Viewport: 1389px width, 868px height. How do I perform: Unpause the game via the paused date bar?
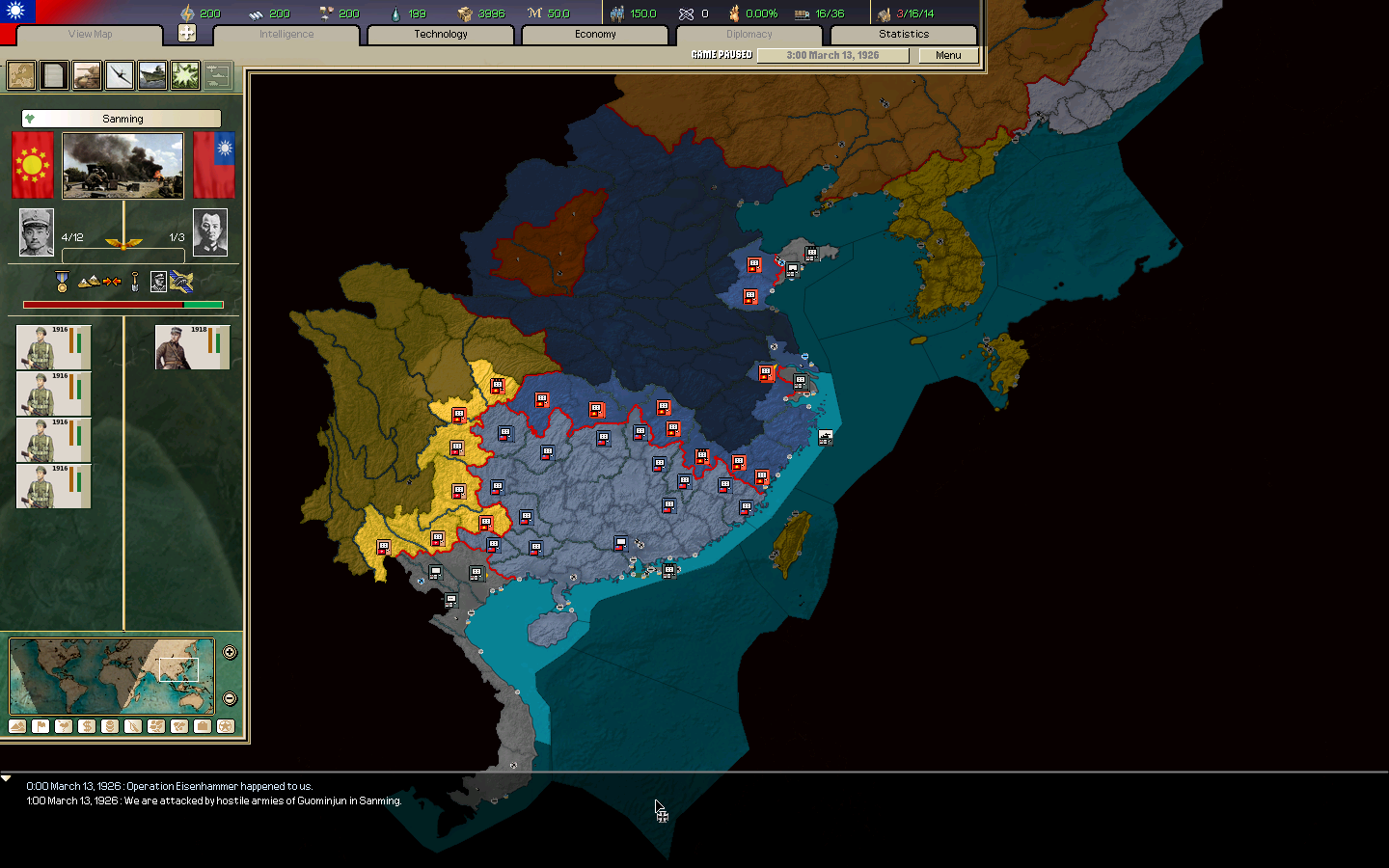coord(832,55)
